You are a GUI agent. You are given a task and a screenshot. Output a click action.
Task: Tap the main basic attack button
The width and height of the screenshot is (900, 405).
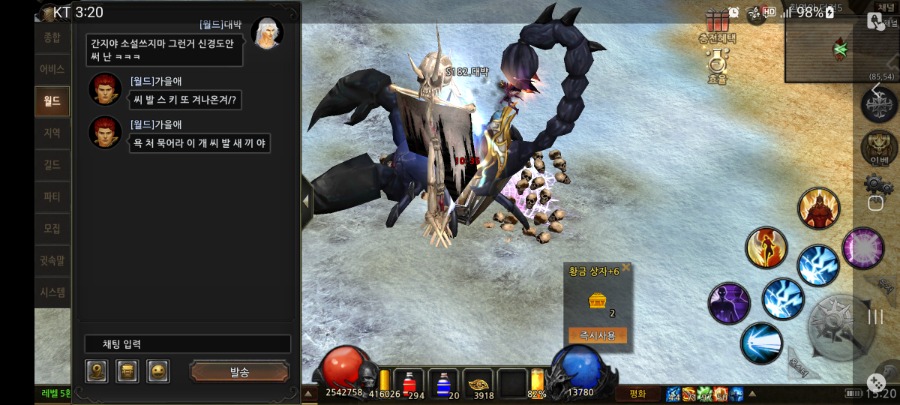pyautogui.click(x=840, y=325)
